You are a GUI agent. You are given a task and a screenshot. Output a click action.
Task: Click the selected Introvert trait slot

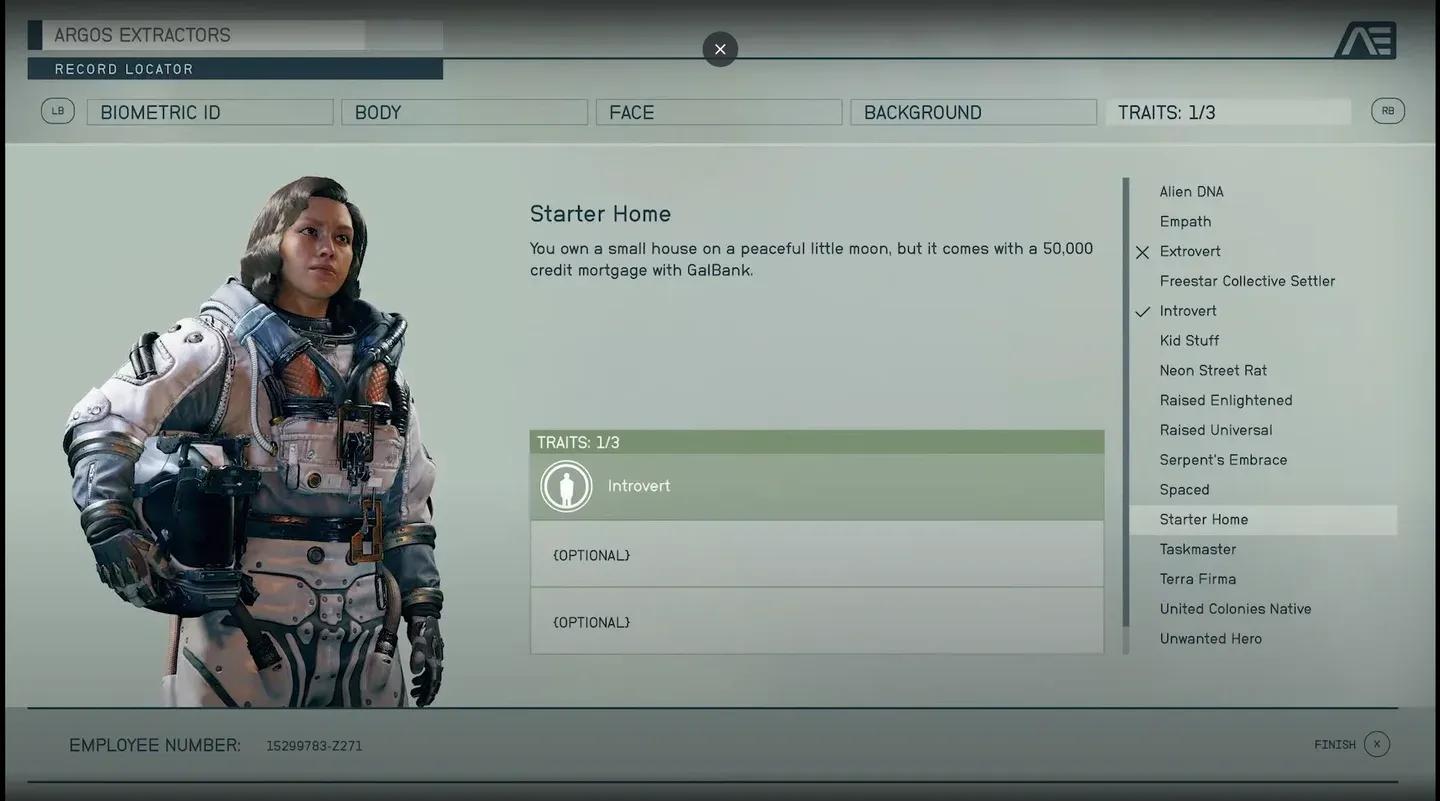pos(816,486)
